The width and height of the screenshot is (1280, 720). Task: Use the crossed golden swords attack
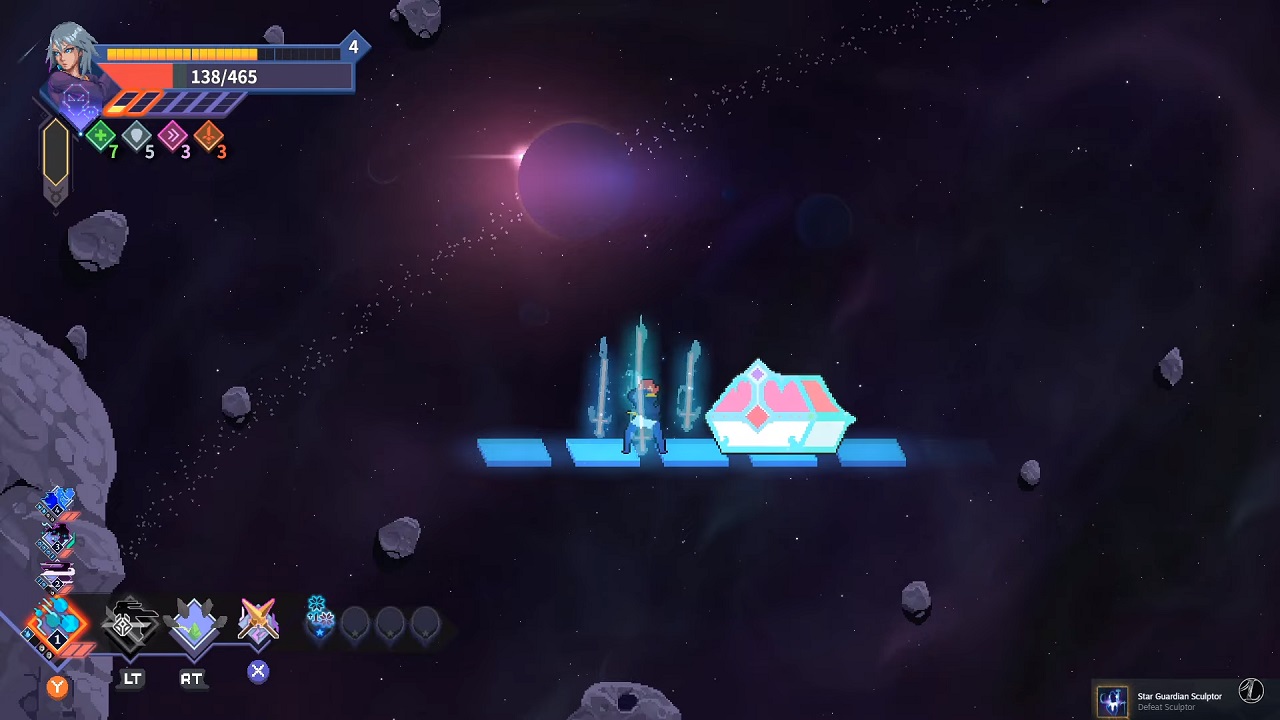258,620
